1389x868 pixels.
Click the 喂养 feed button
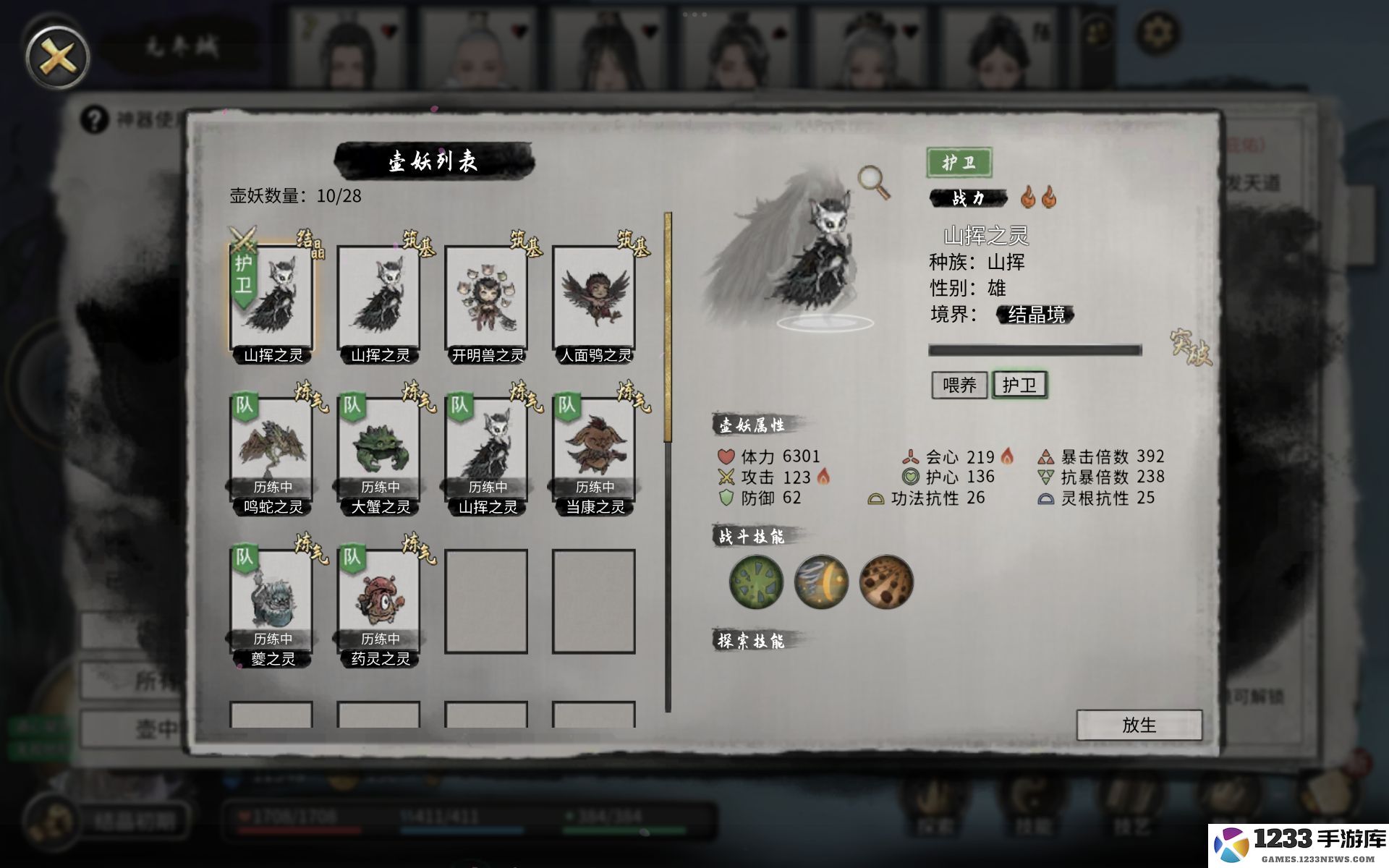[x=959, y=385]
